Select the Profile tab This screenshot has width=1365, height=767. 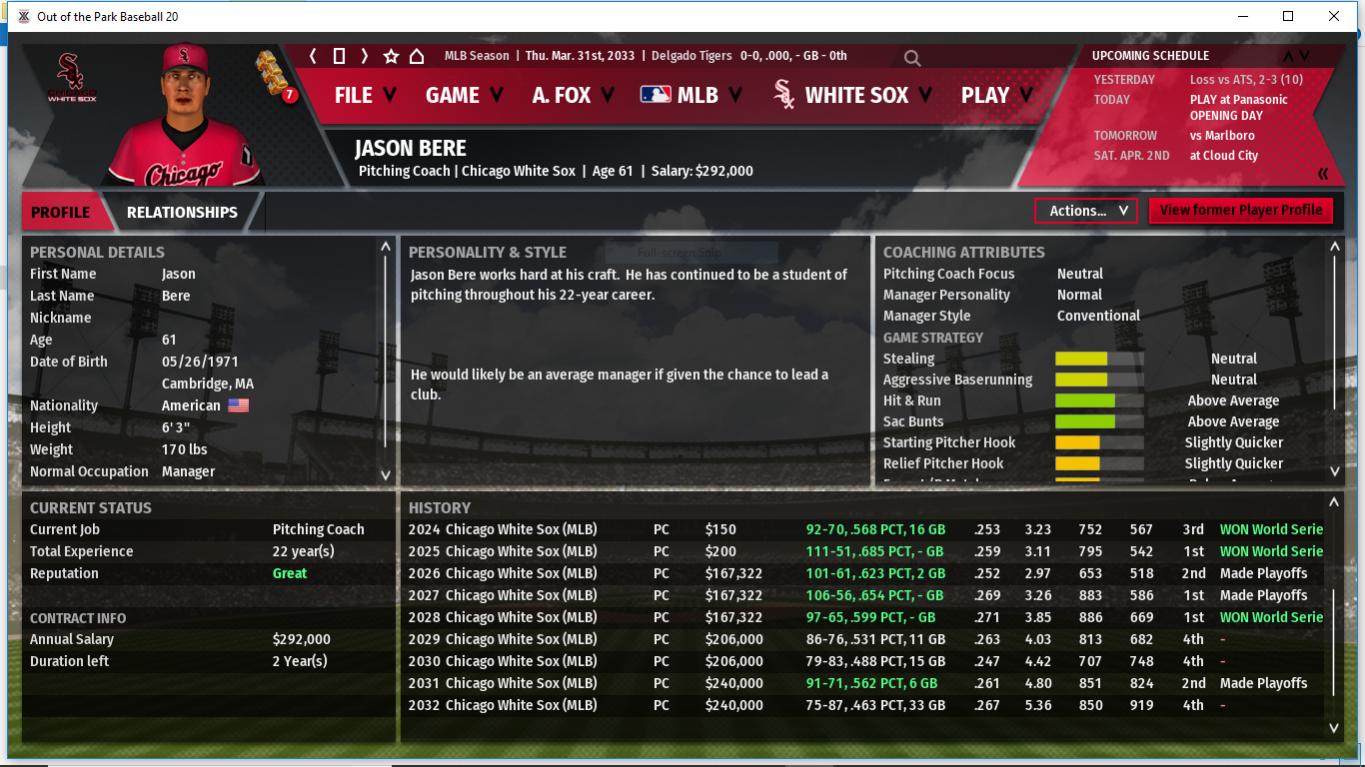click(x=60, y=212)
